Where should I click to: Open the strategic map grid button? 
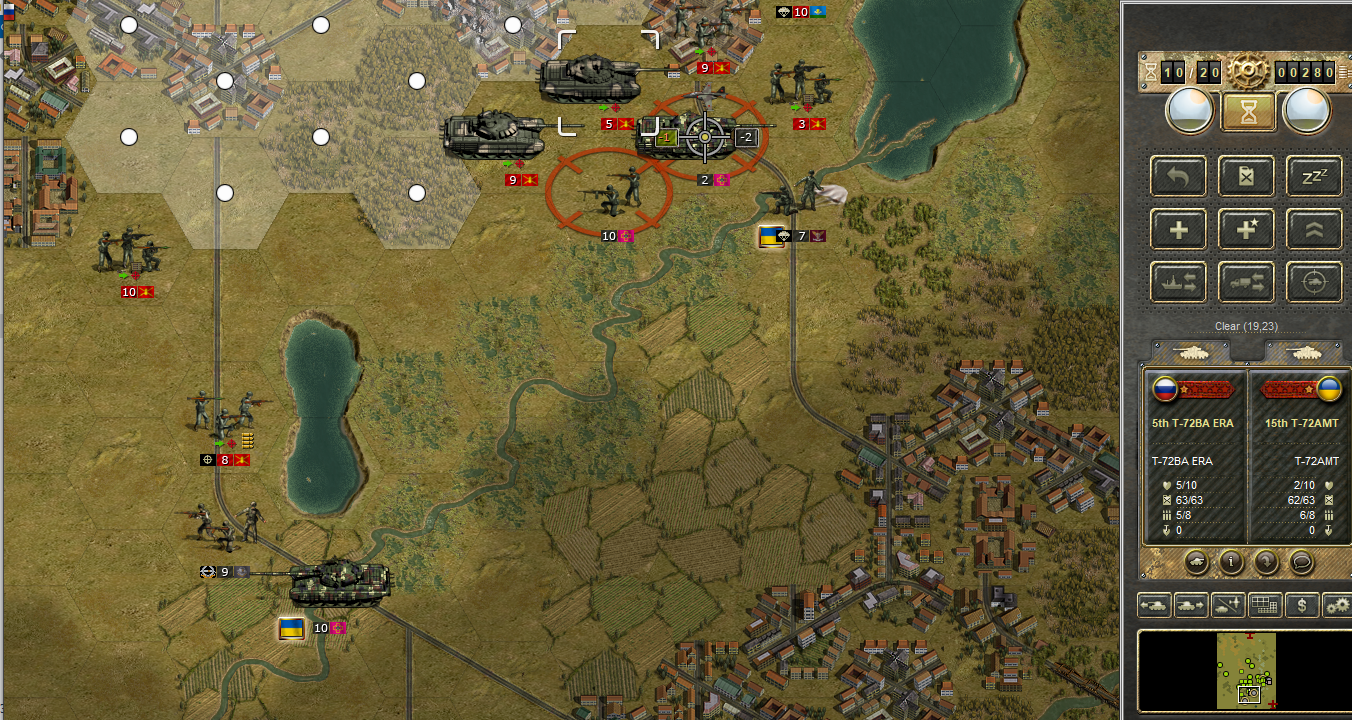coord(1265,605)
